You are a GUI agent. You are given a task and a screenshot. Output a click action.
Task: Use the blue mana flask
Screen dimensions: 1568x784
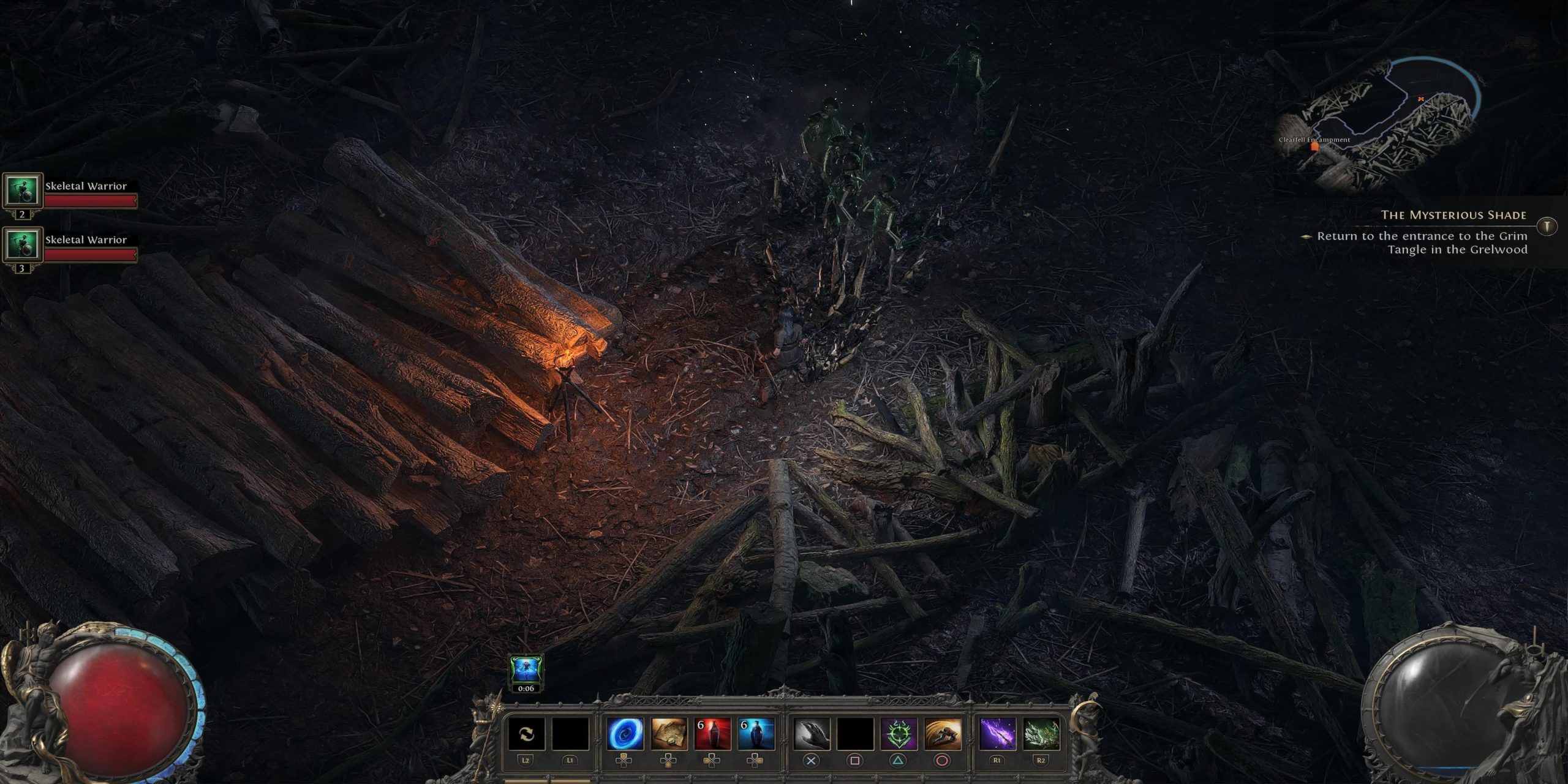point(756,734)
